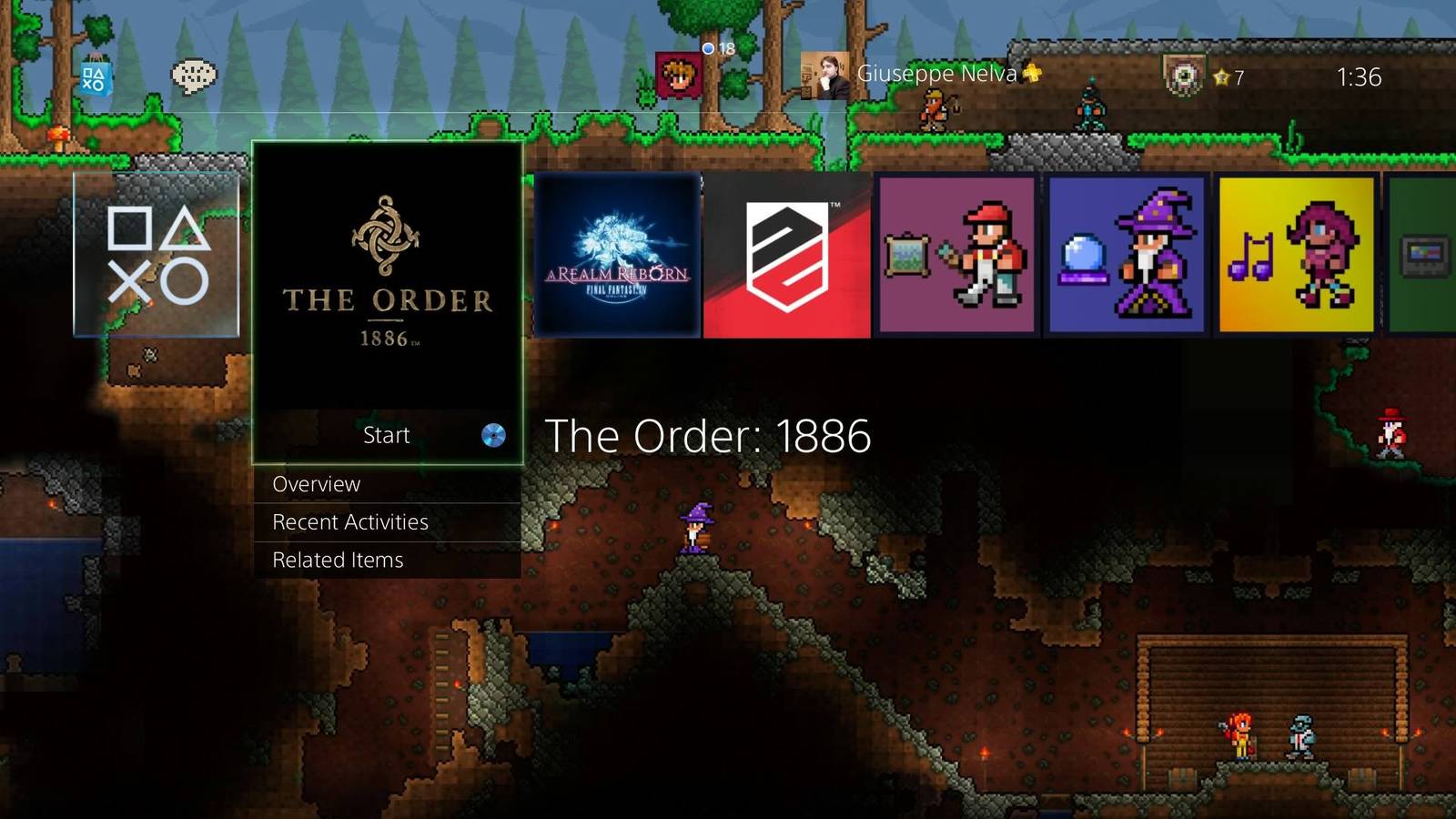
Task: Select the Final Fantasy XIV A Realm Reborn tile
Action: (x=618, y=255)
